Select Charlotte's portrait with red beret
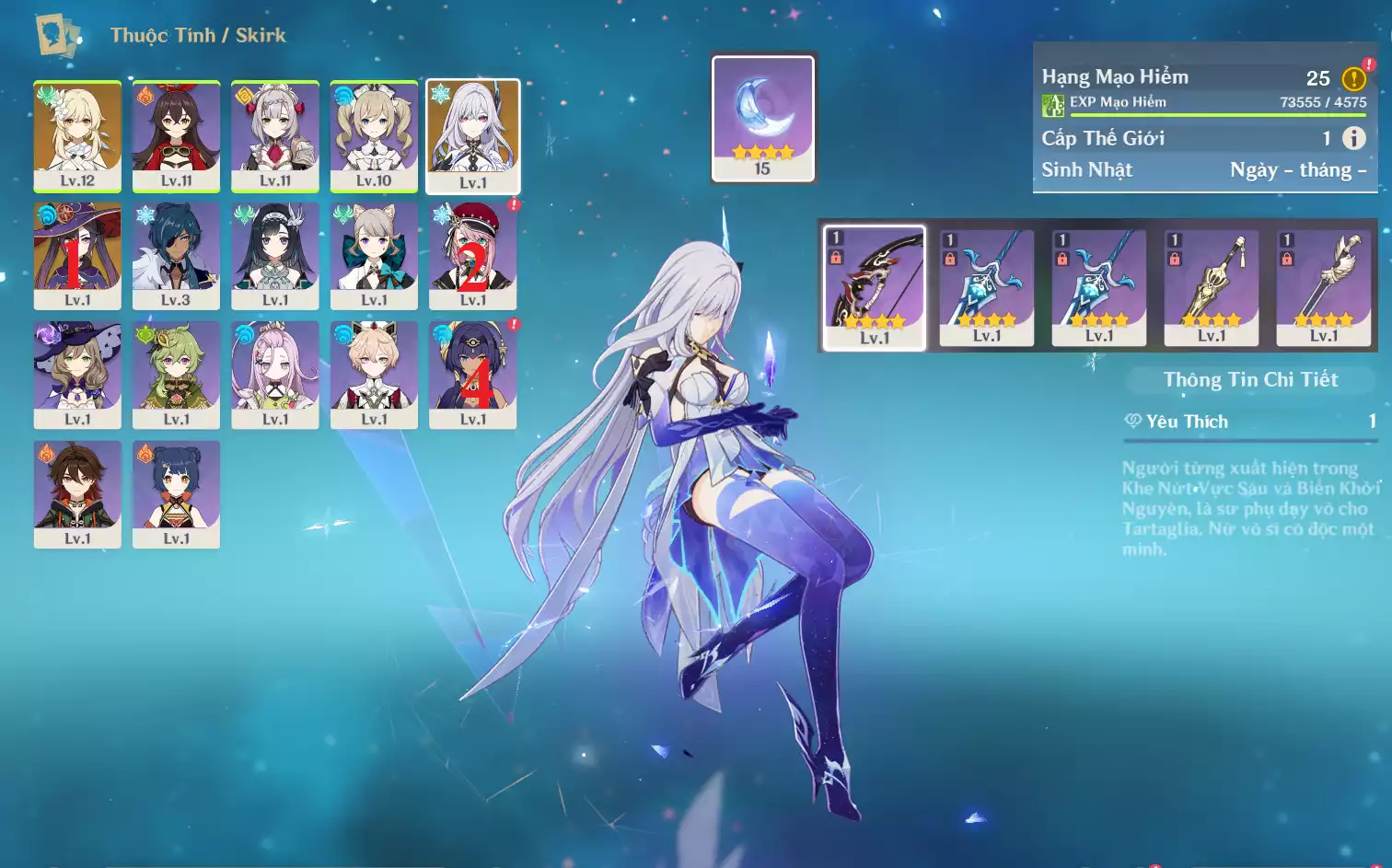 point(473,255)
